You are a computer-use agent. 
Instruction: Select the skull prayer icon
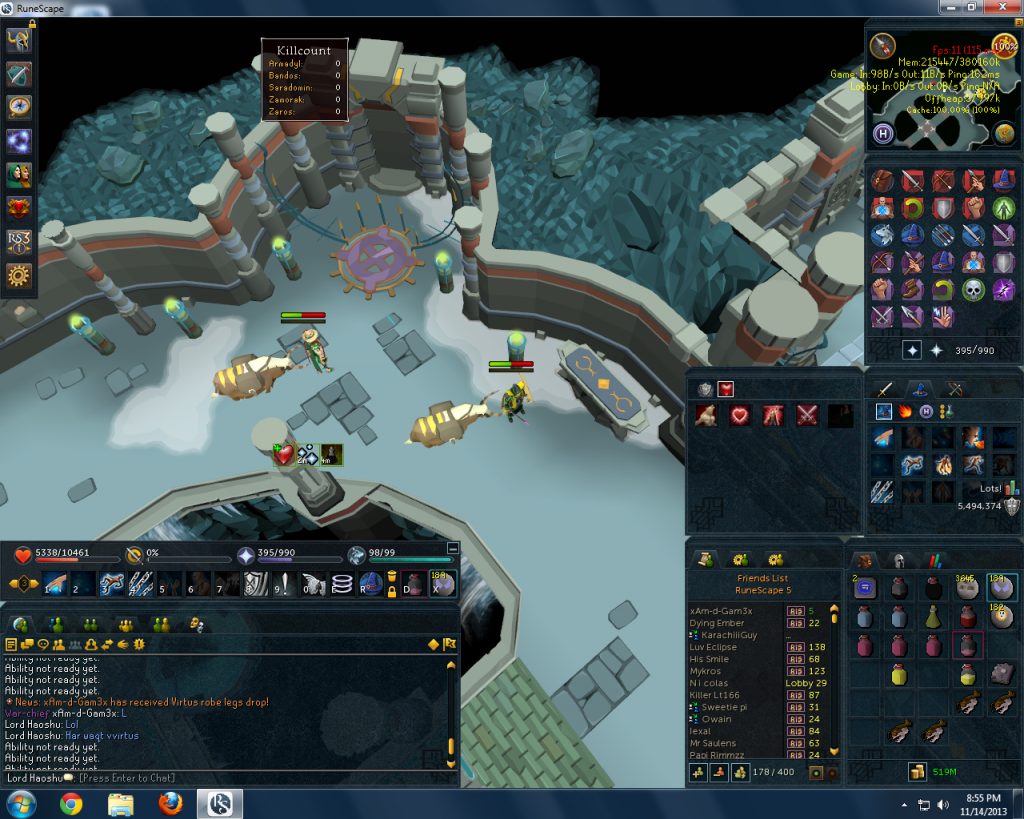[973, 290]
